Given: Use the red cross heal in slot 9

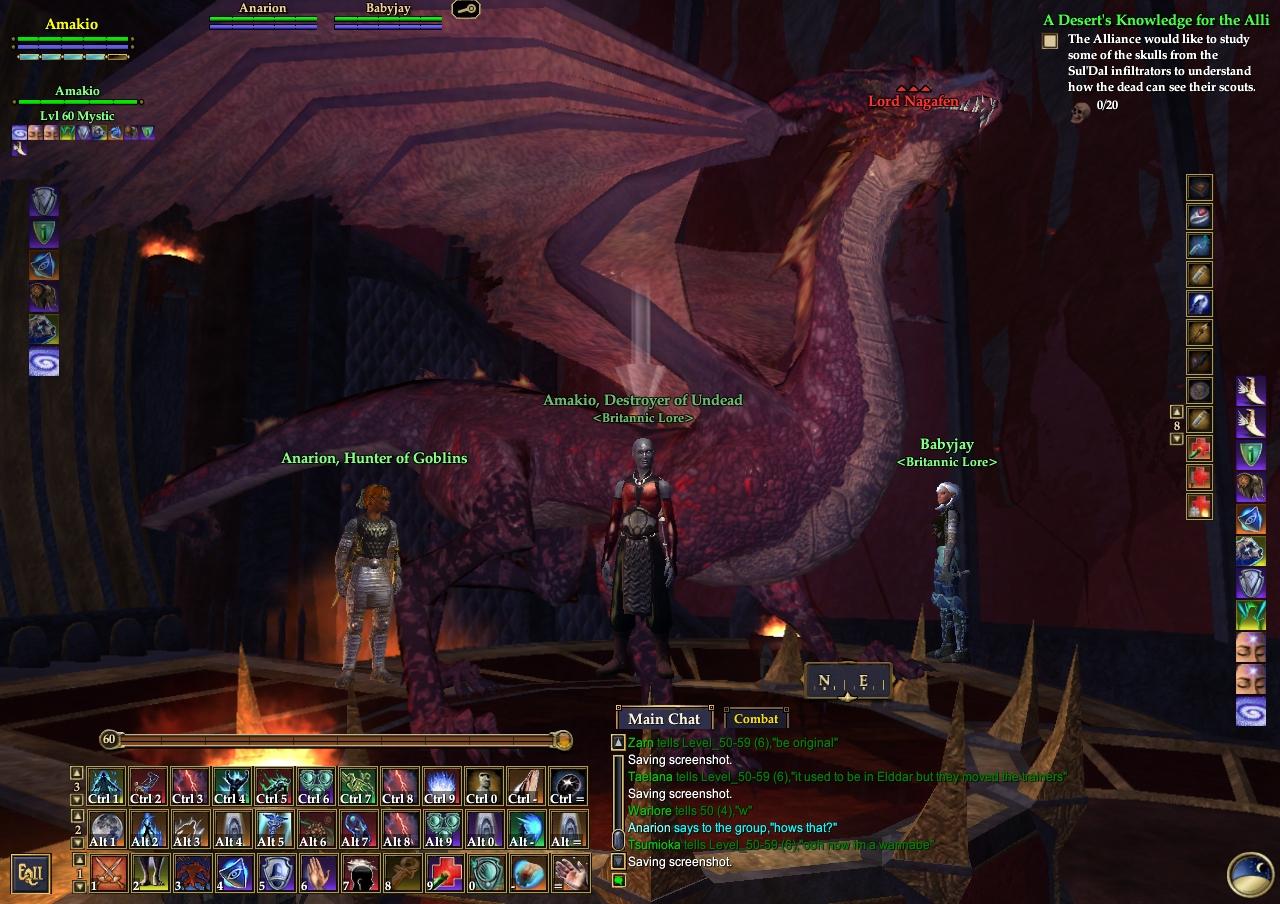Looking at the screenshot, I should pyautogui.click(x=445, y=873).
